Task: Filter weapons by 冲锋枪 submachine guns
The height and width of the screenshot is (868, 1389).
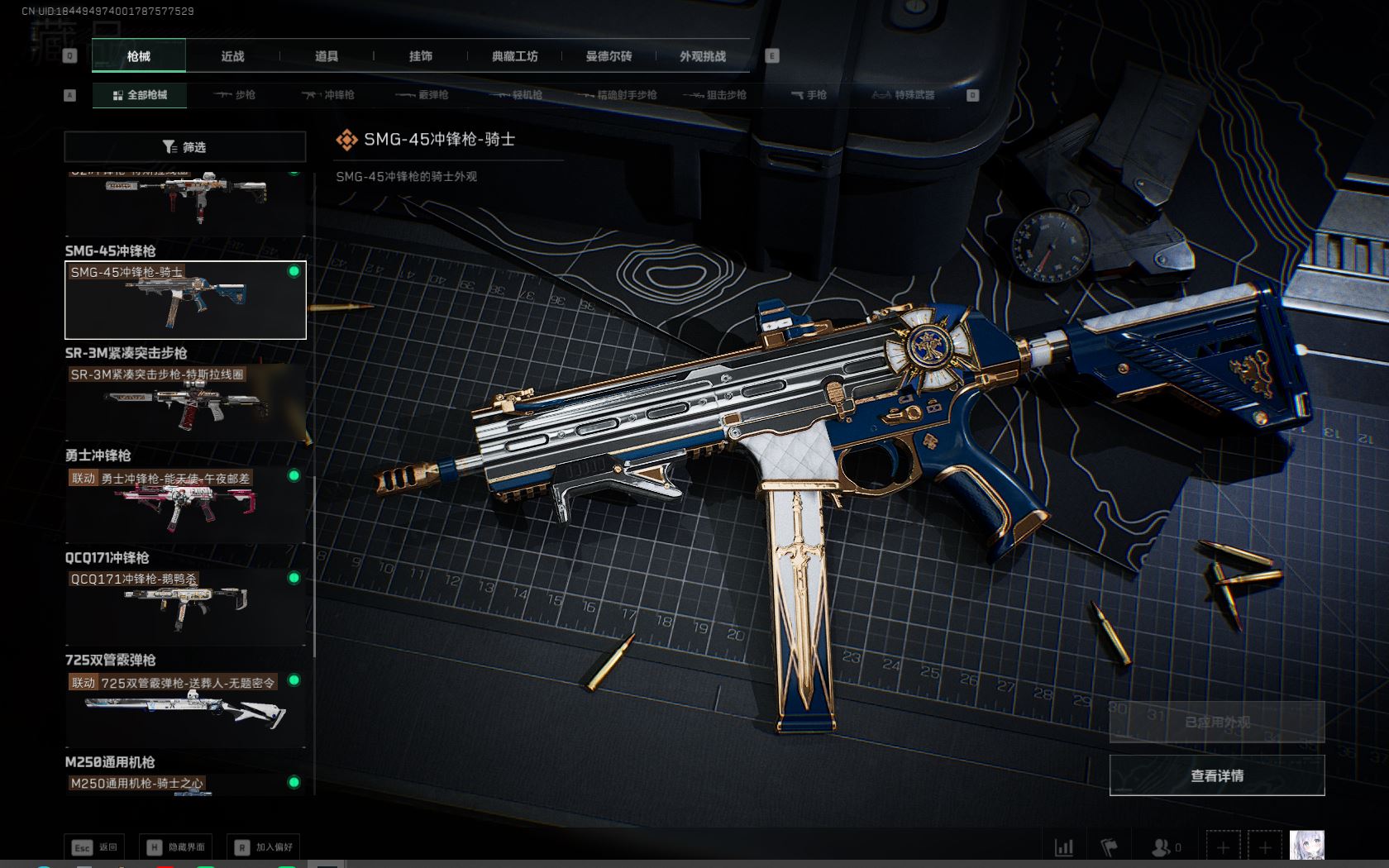Action: point(328,95)
